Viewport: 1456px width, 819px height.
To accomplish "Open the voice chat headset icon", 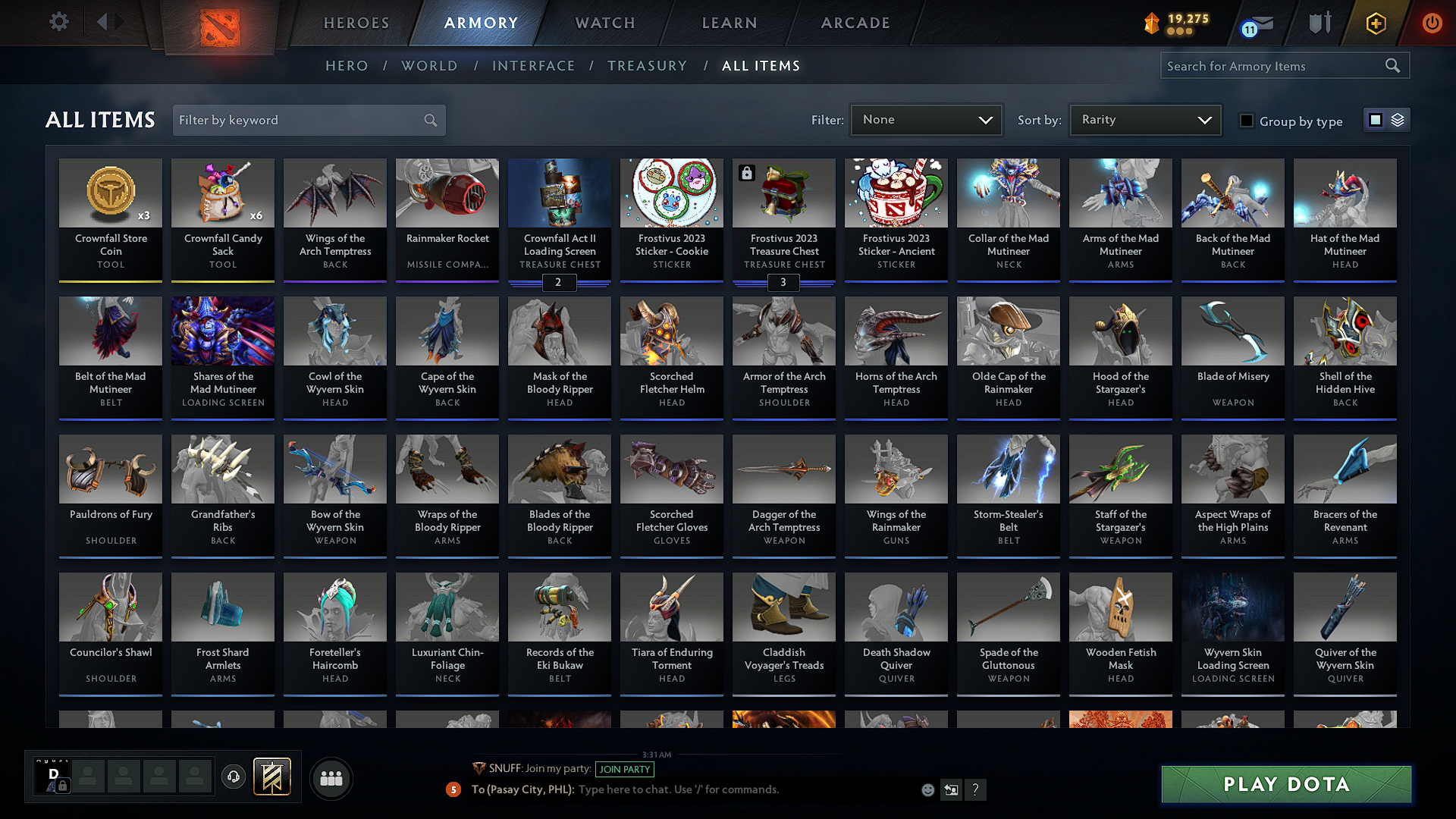I will 233,777.
